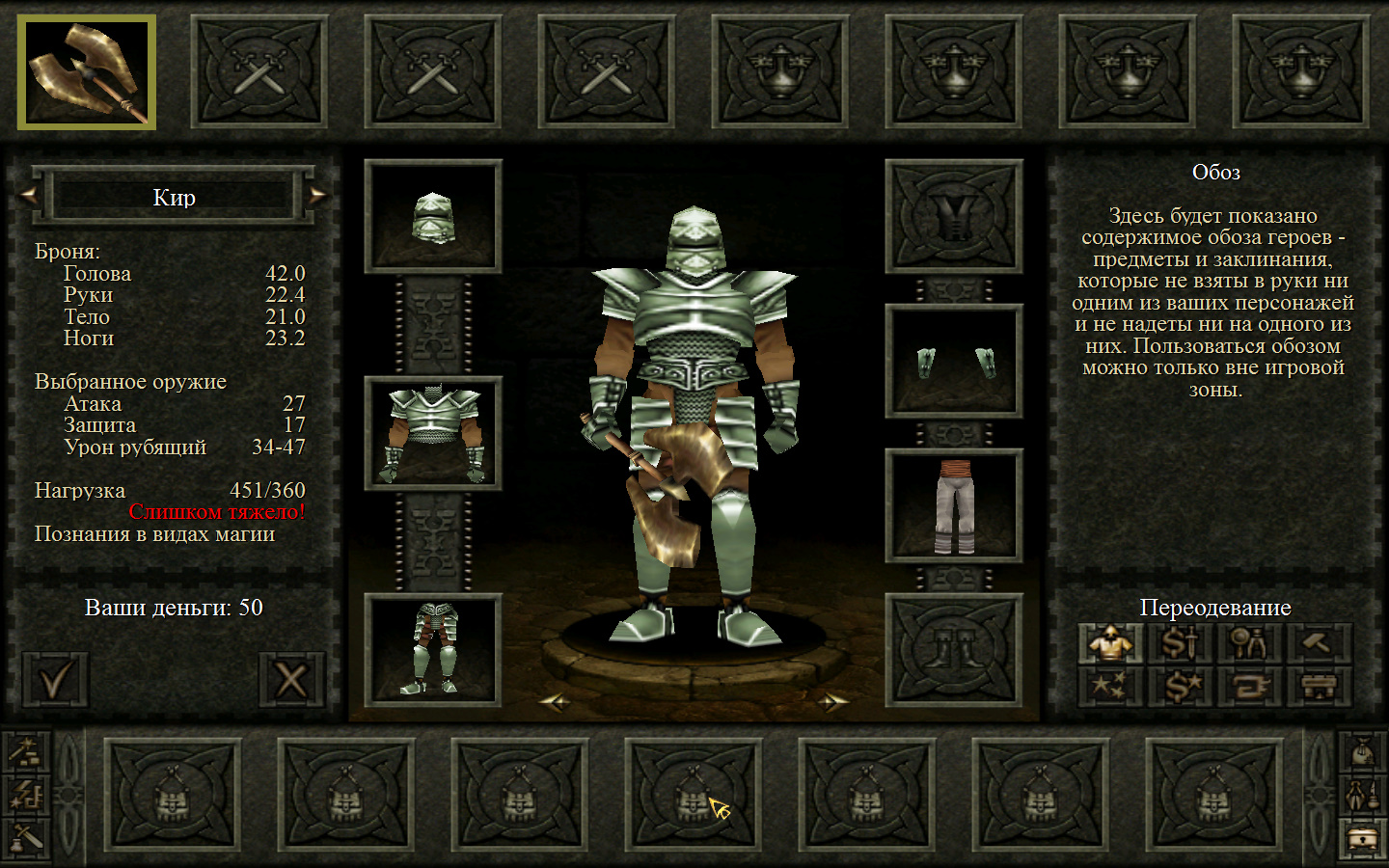
Task: Switch to the previous character before Кир
Action: [29, 196]
